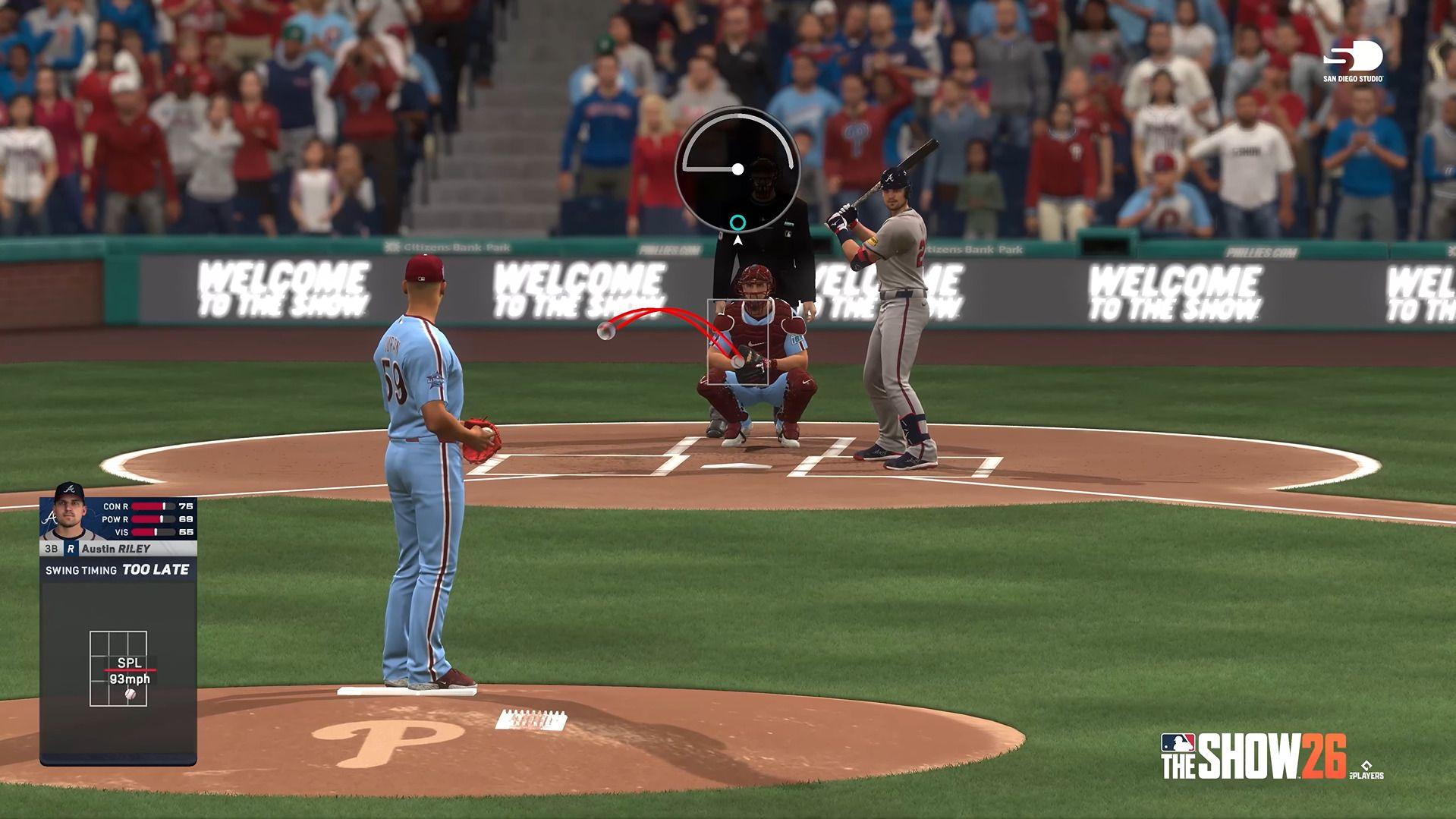Click the baseball icon in strike zone grid
1456x819 pixels.
tap(131, 694)
